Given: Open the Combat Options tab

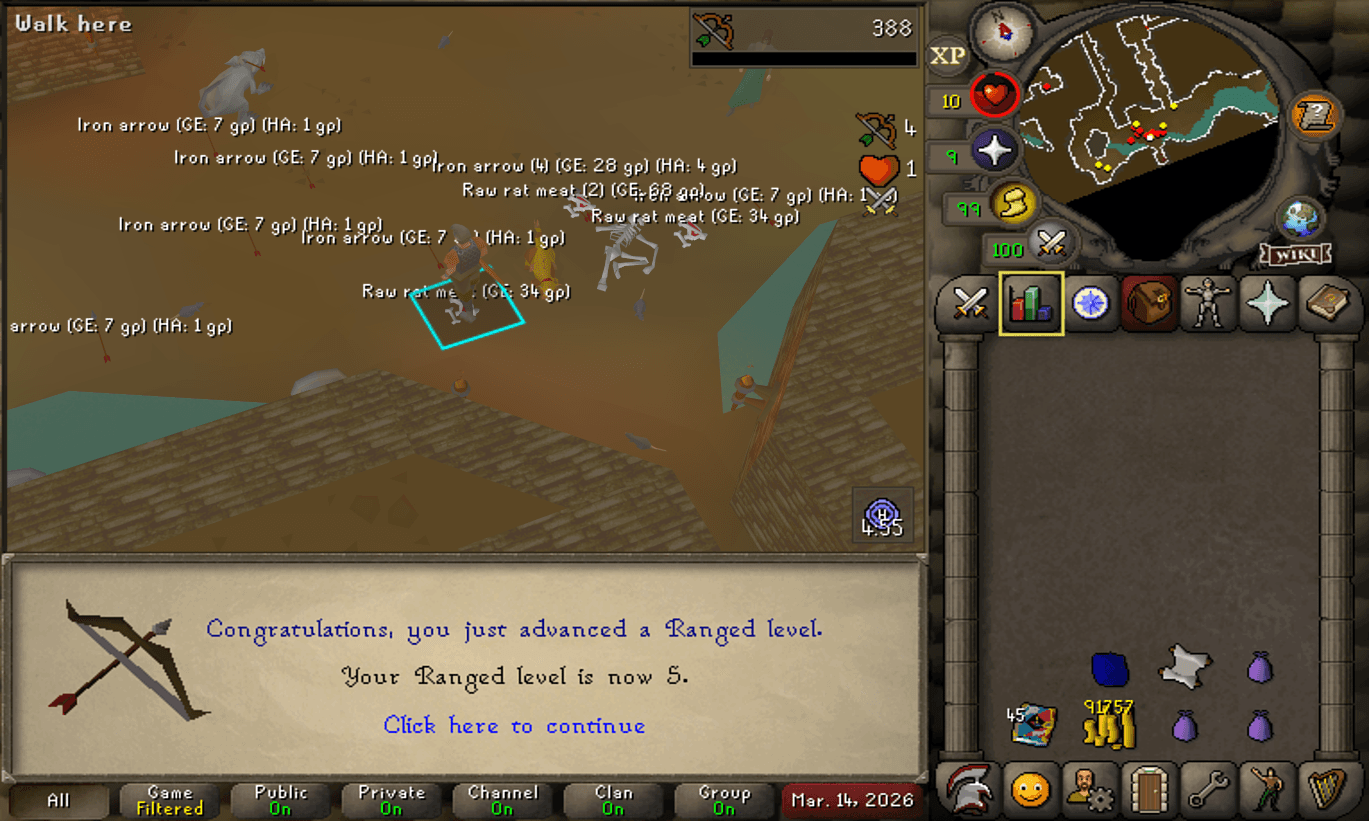Looking at the screenshot, I should click(970, 304).
